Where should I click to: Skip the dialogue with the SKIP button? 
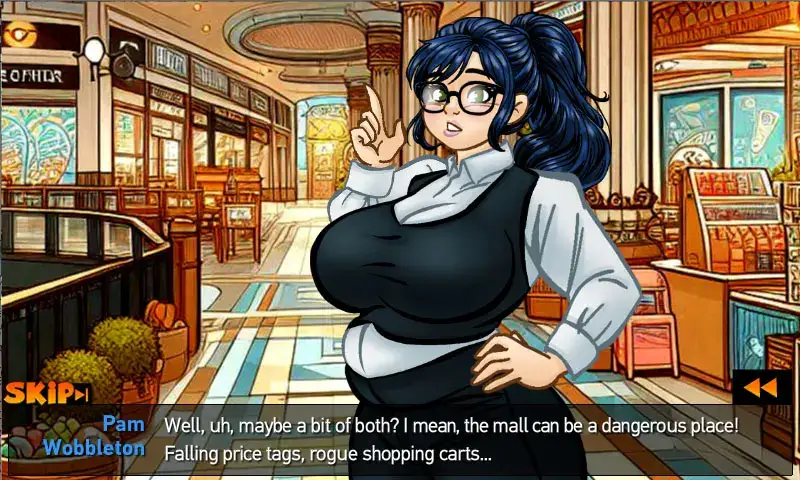click(46, 393)
